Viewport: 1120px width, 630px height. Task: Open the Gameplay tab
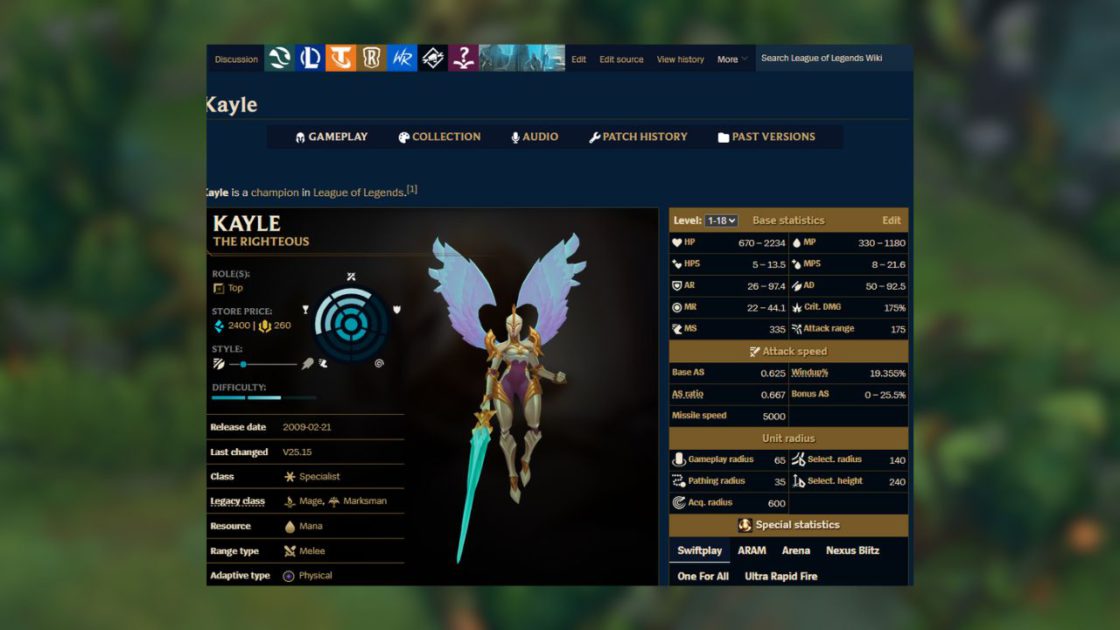331,137
